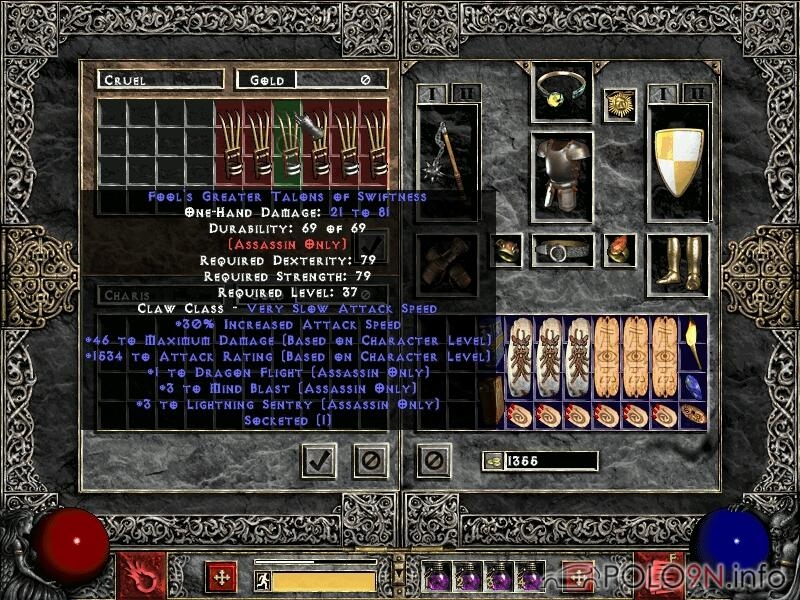Pick the equipped breastplate armor
Viewport: 800px width, 600px height.
pyautogui.click(x=561, y=174)
